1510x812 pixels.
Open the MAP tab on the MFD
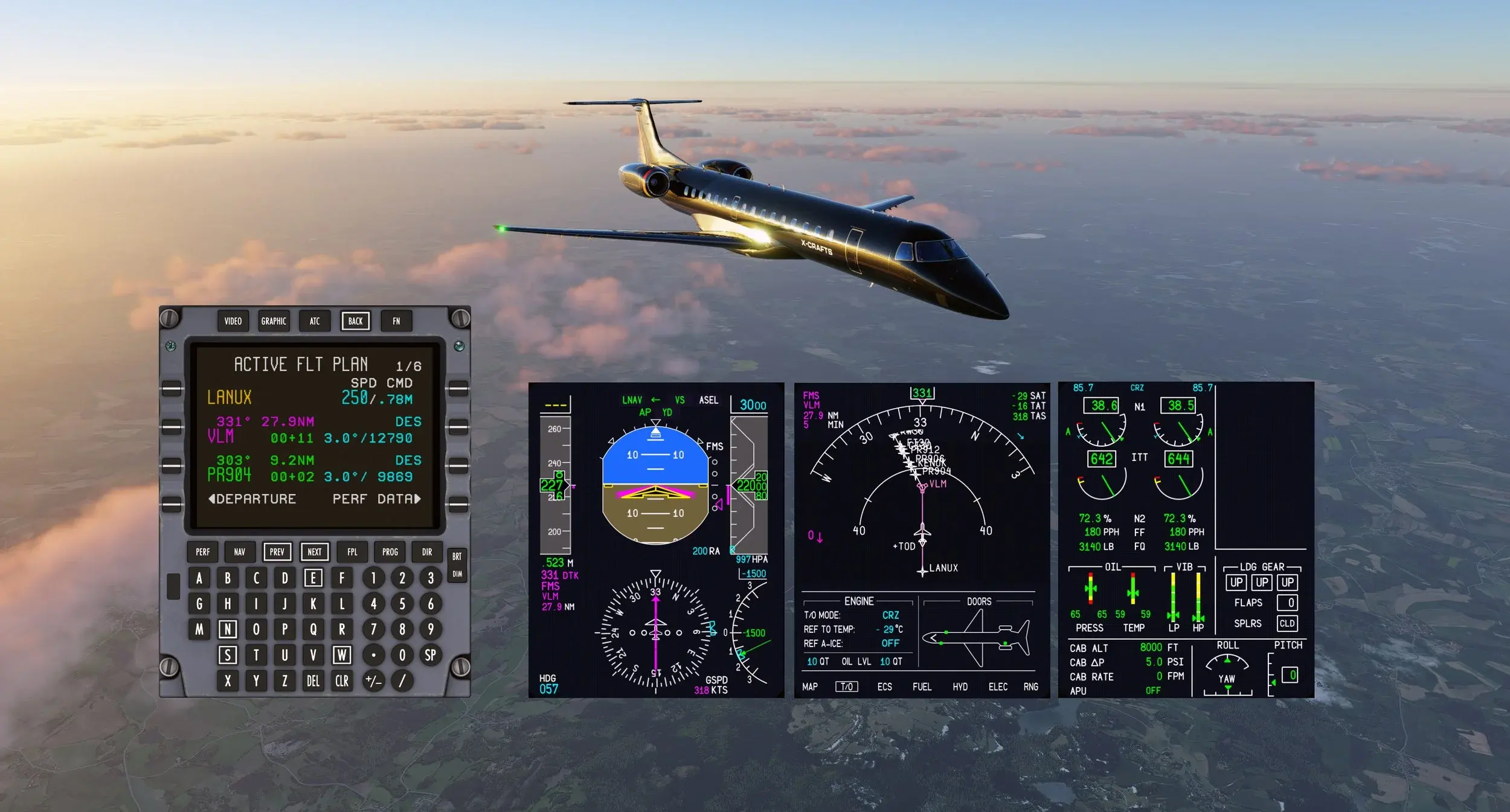[810, 687]
